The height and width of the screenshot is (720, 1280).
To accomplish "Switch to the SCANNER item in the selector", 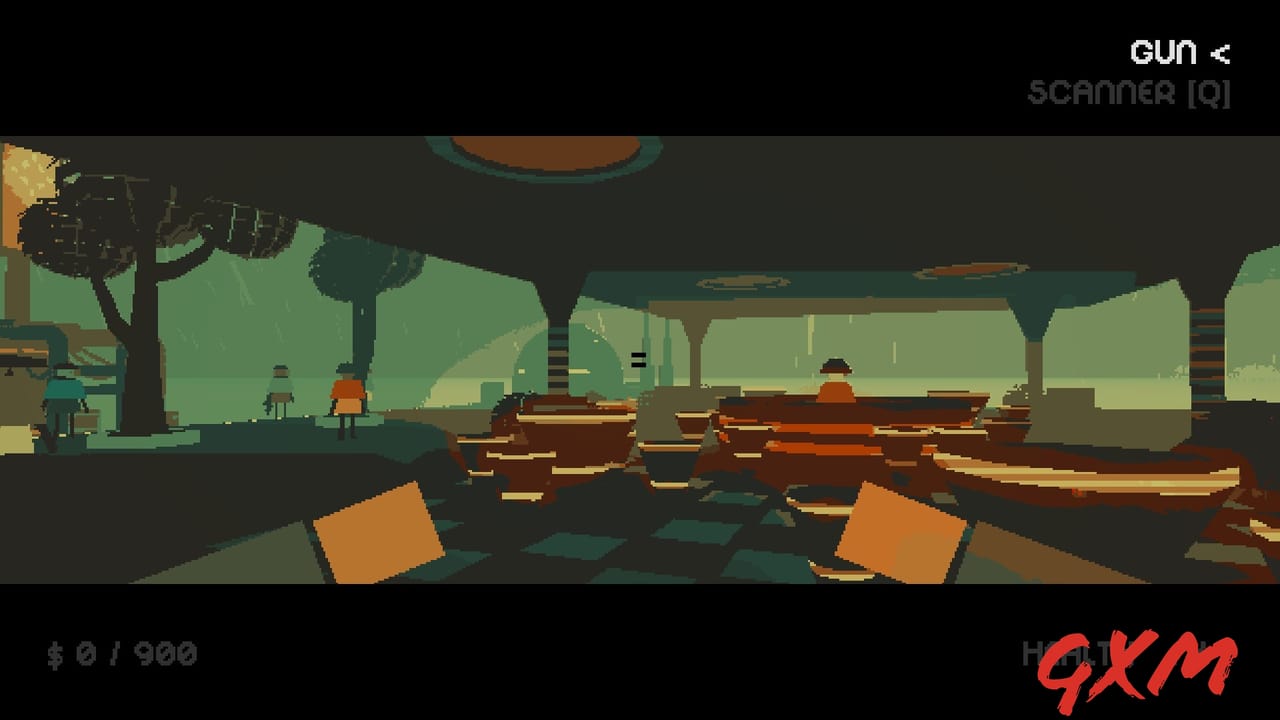I will (1100, 94).
